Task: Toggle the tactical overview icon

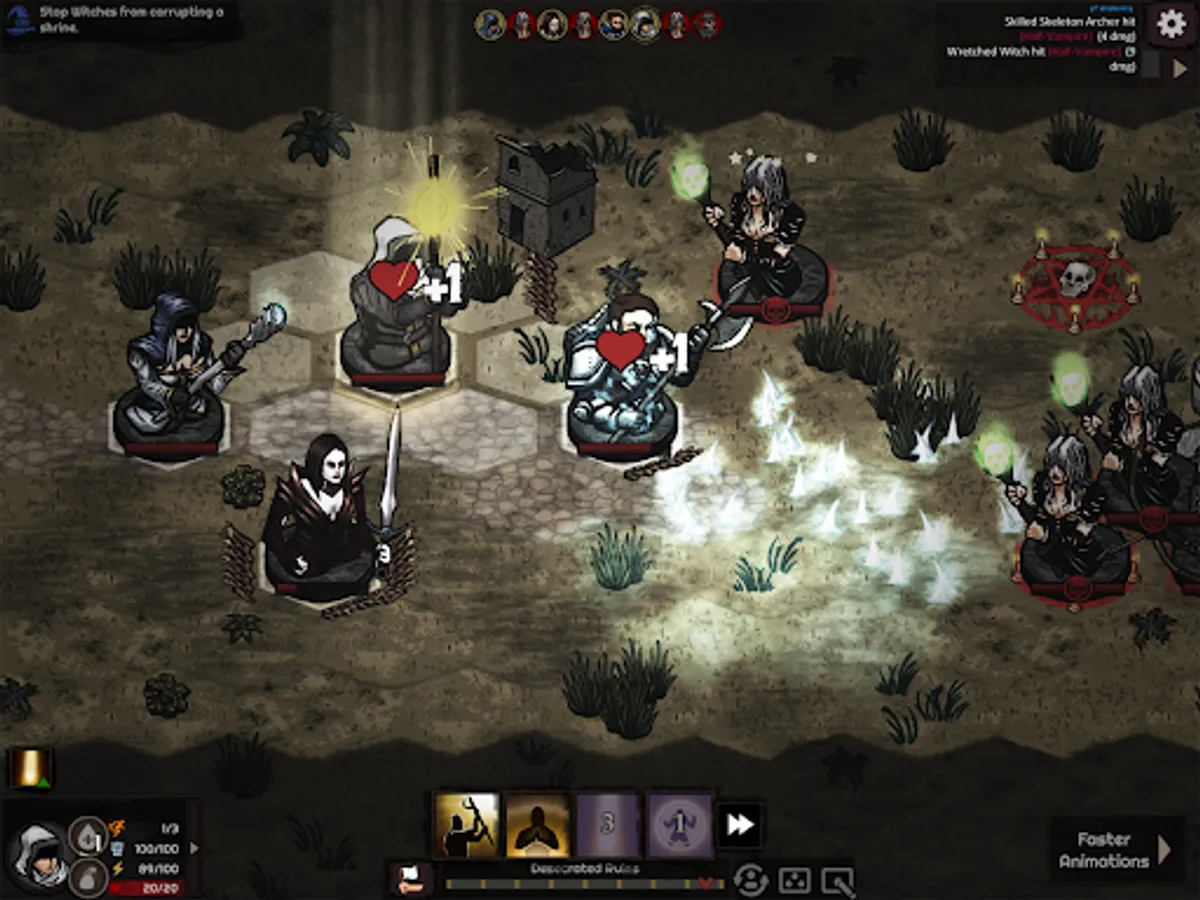Action: [x=795, y=880]
